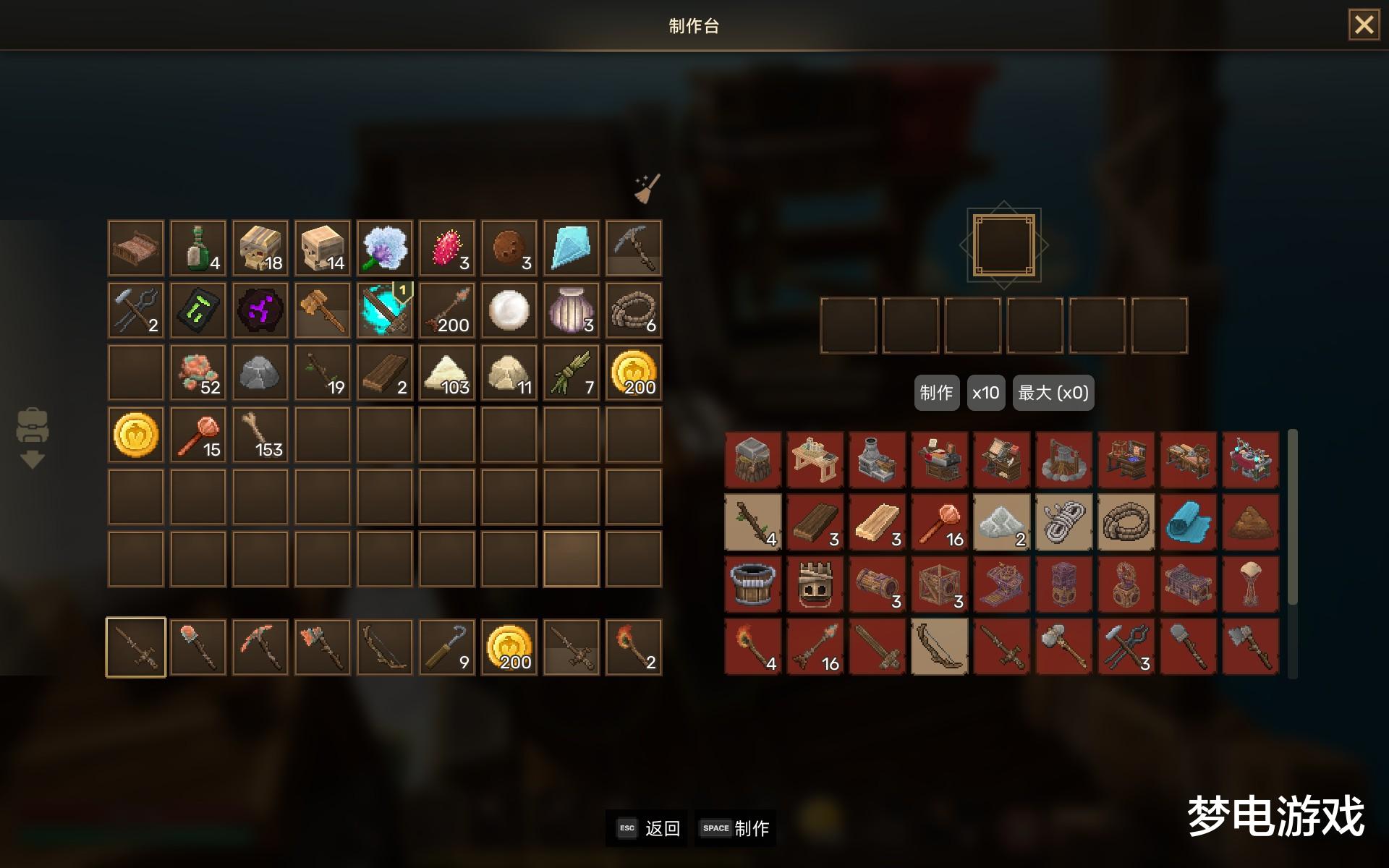Choose the coiled rope recipe
This screenshot has width=1389, height=868.
(1126, 522)
